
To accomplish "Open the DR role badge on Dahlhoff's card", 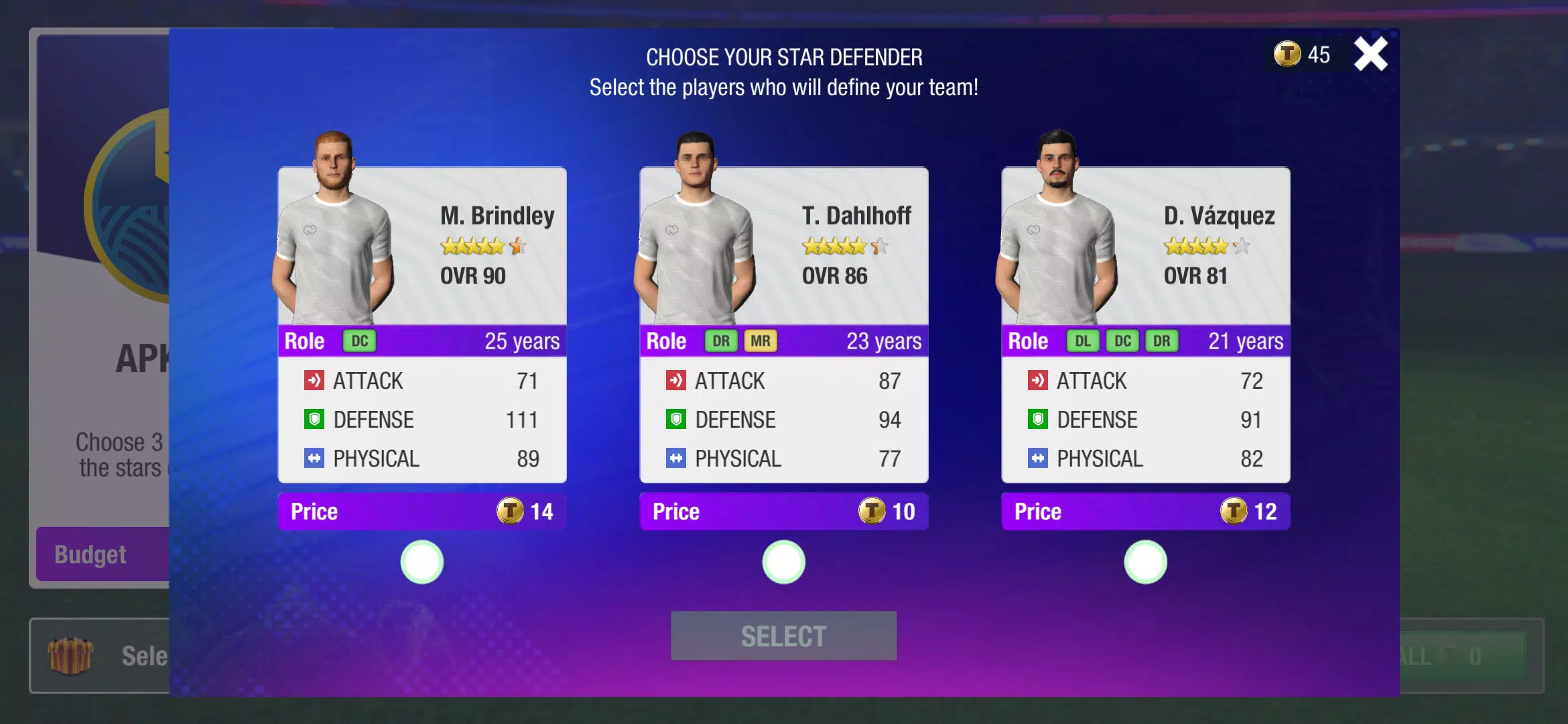I will (x=720, y=341).
